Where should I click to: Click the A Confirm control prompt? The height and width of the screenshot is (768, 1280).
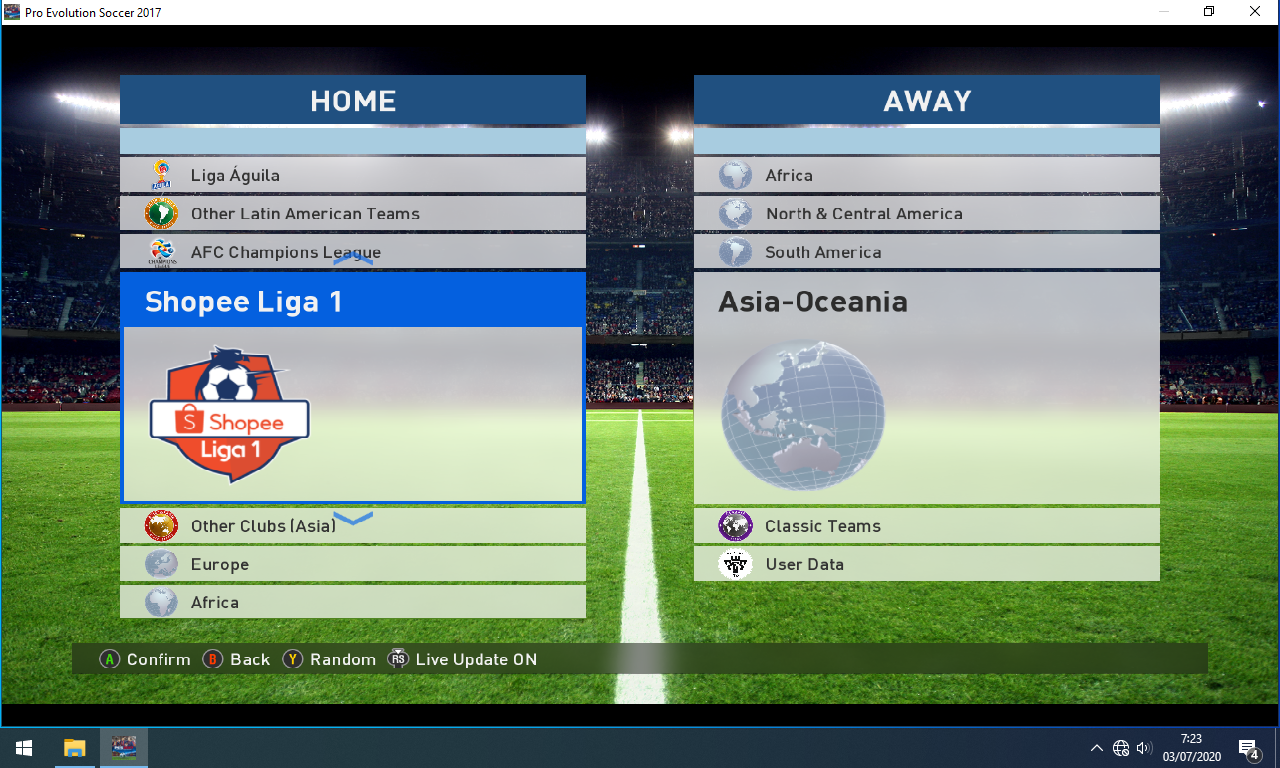click(x=145, y=659)
